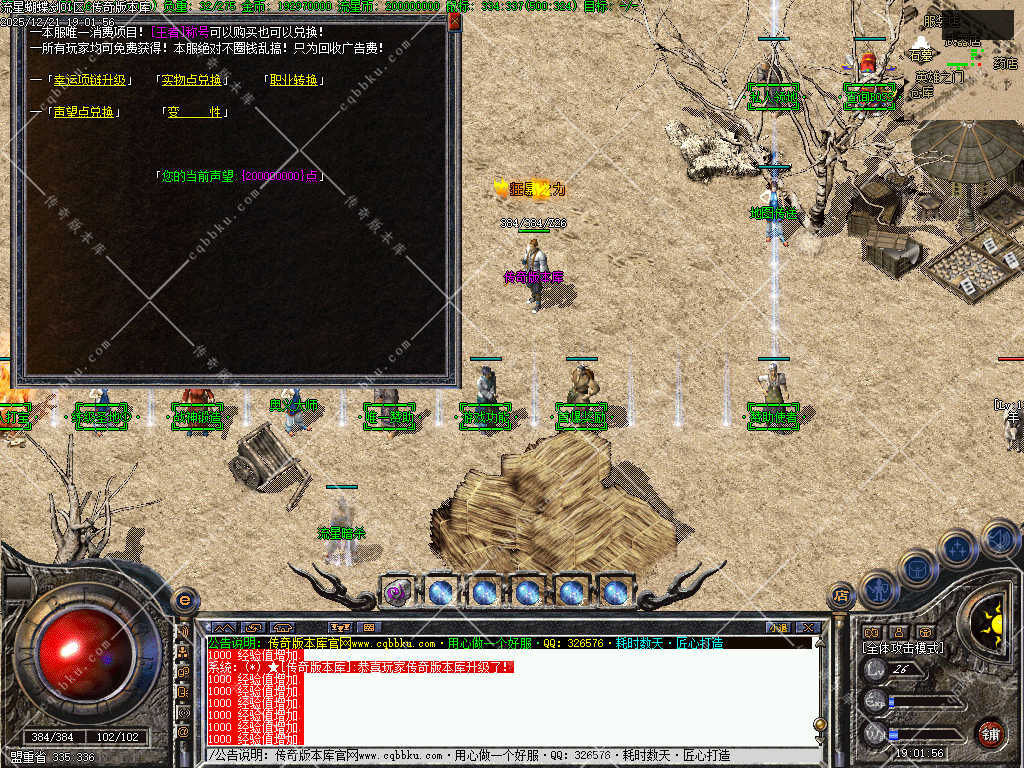The height and width of the screenshot is (768, 1024).
Task: Click the orange 'e' round button
Action: click(x=184, y=600)
